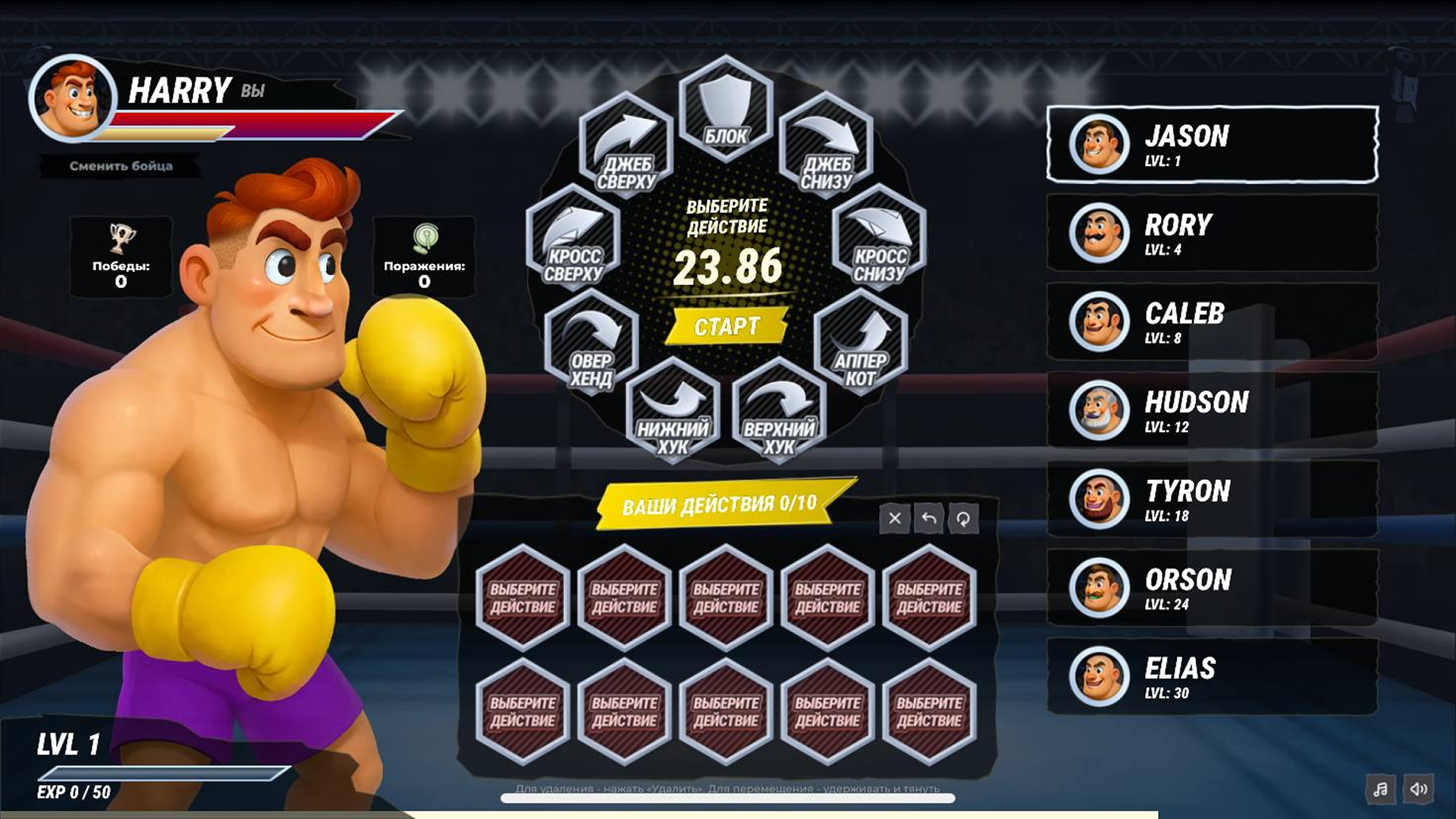Screen dimensions: 1456x819
Task: Clear actions with the X button
Action: click(x=896, y=519)
